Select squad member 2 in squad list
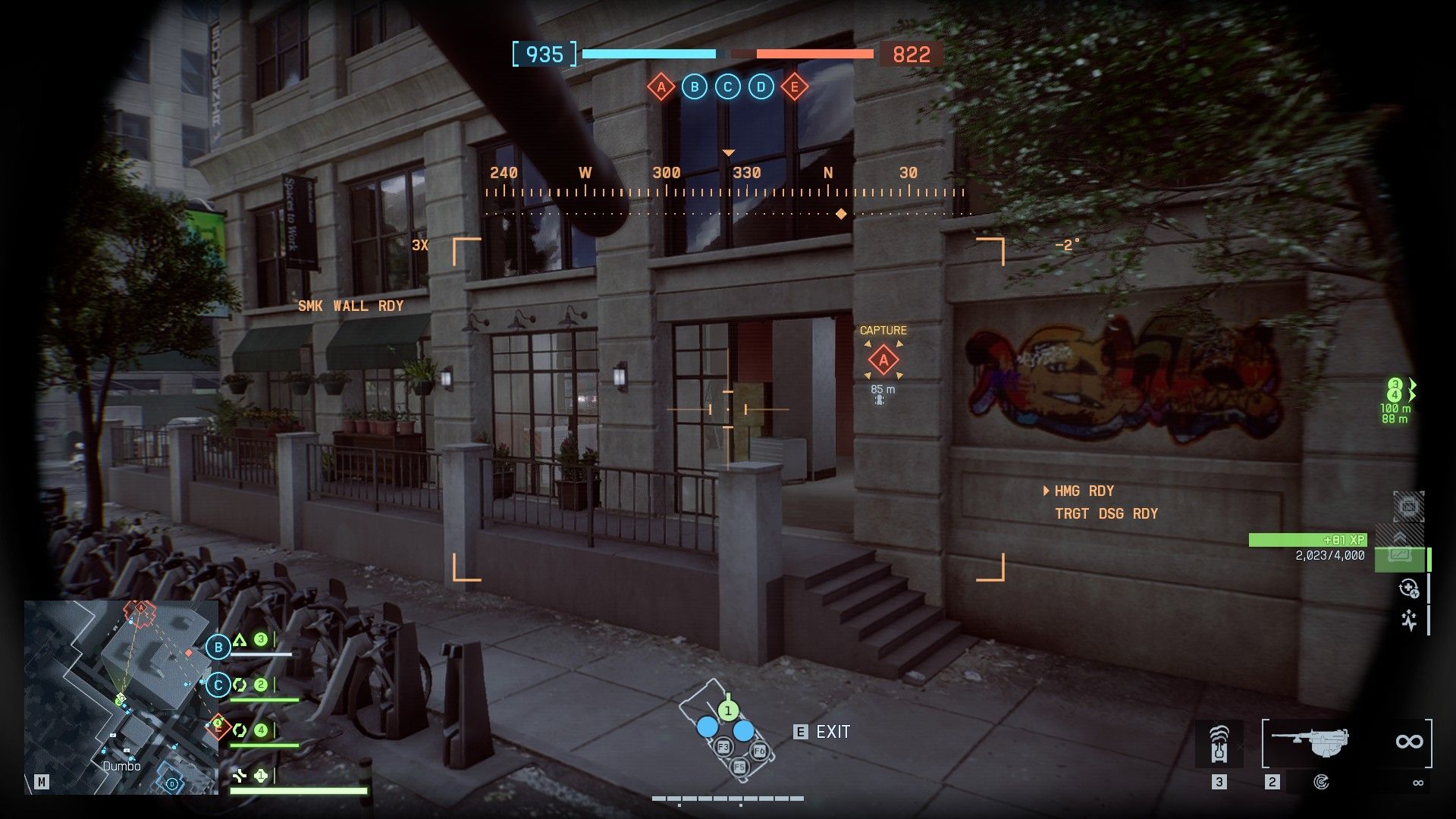The height and width of the screenshot is (819, 1456). (260, 686)
